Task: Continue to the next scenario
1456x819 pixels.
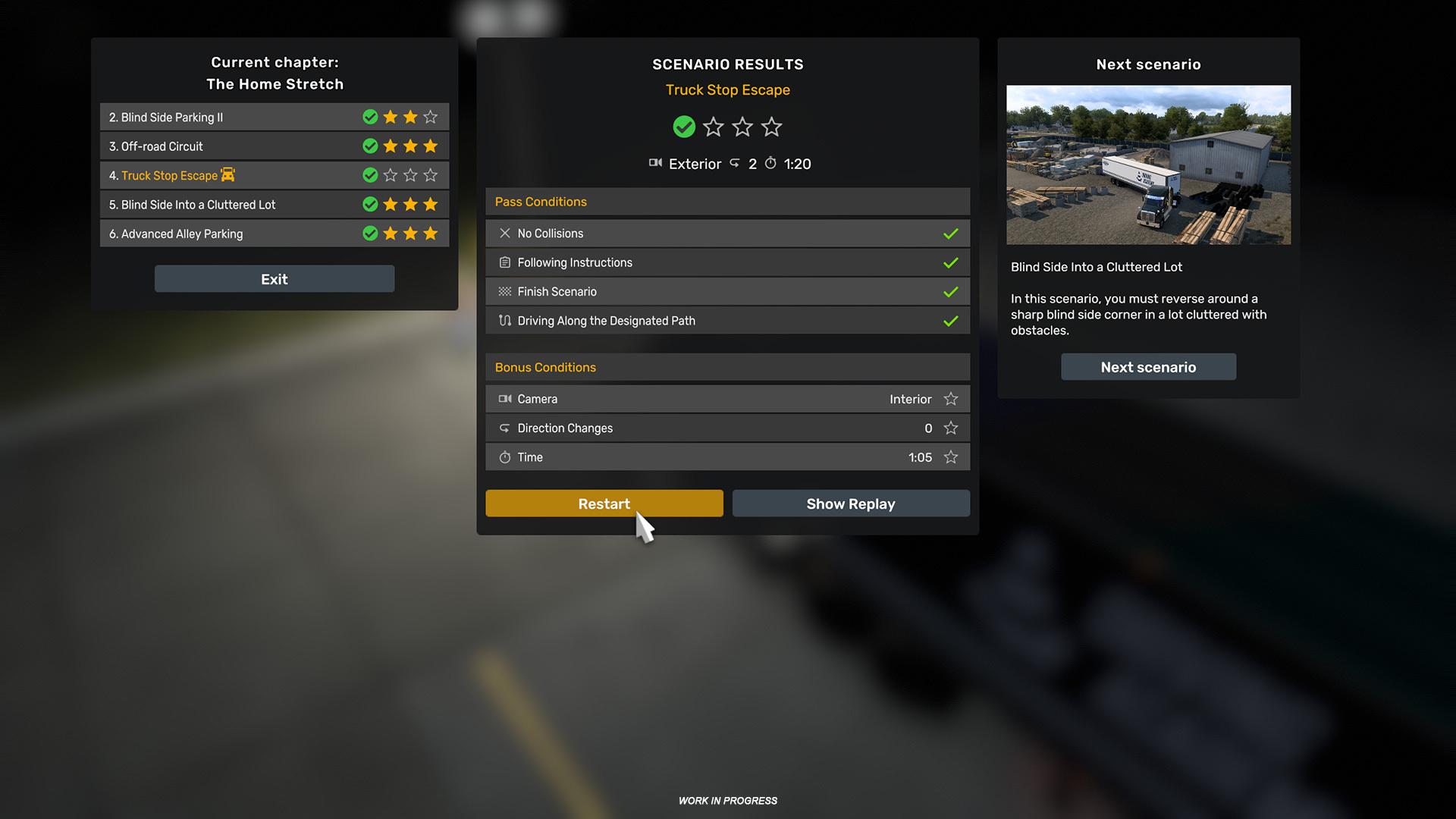Action: (1147, 367)
